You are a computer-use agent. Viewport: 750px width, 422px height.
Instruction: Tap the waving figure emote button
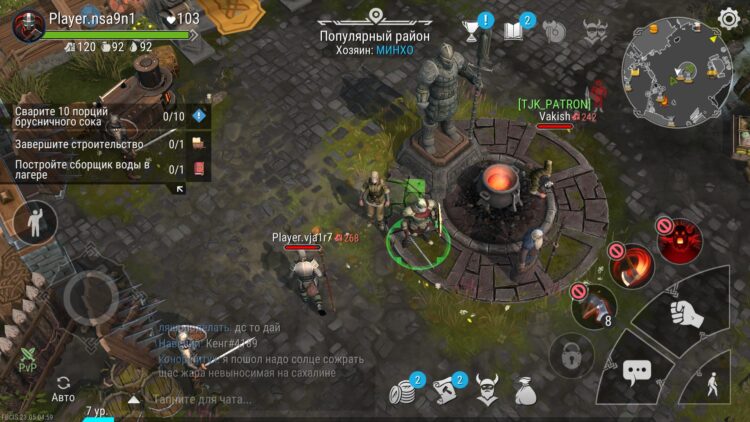click(x=36, y=222)
